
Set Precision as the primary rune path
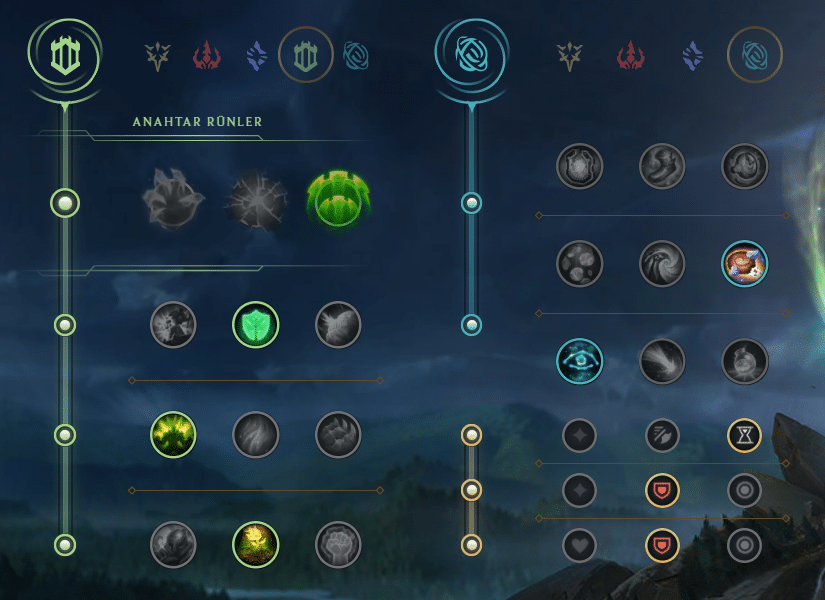pyautogui.click(x=157, y=56)
